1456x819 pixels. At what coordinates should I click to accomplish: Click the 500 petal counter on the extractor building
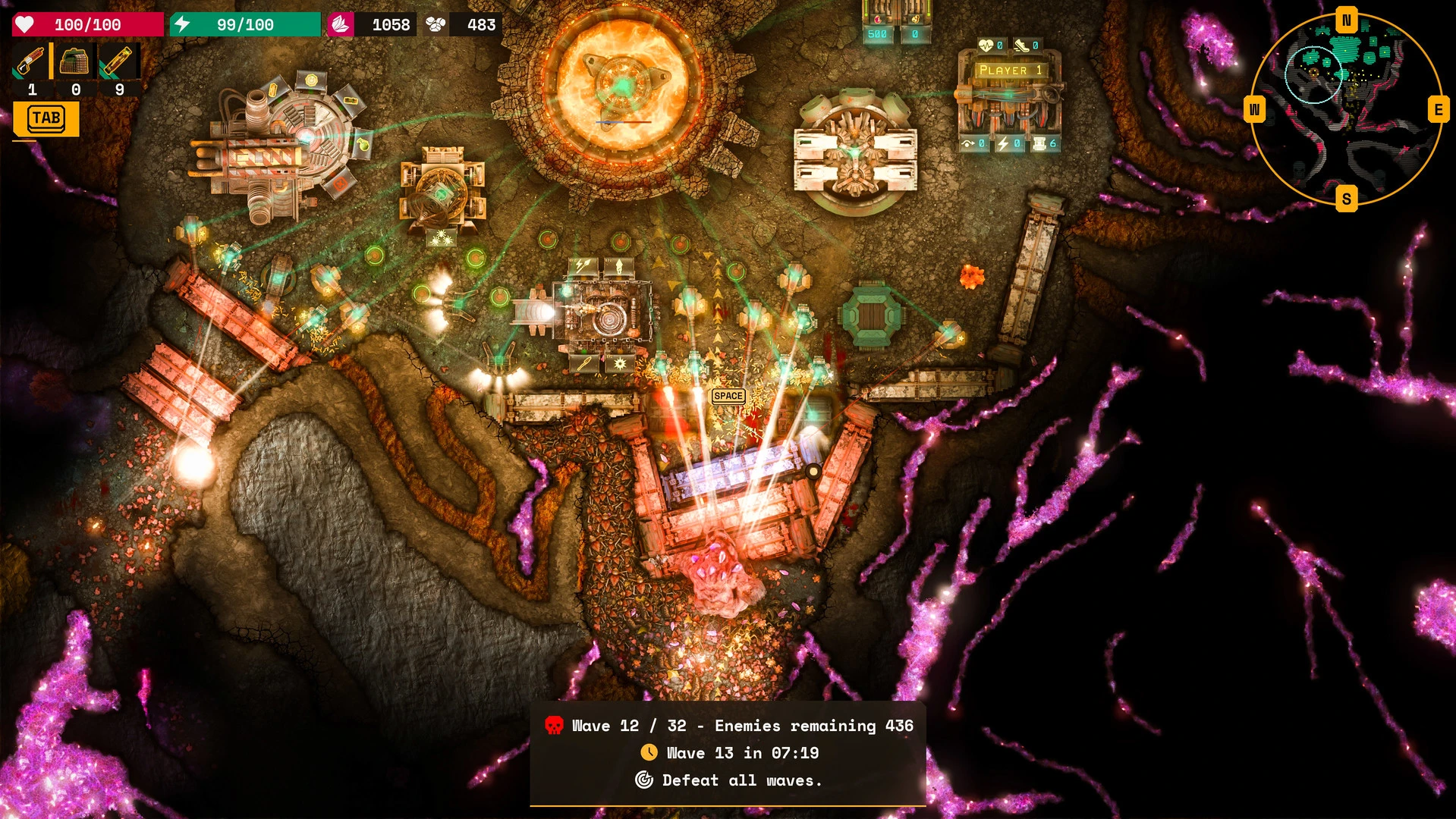coord(877,34)
